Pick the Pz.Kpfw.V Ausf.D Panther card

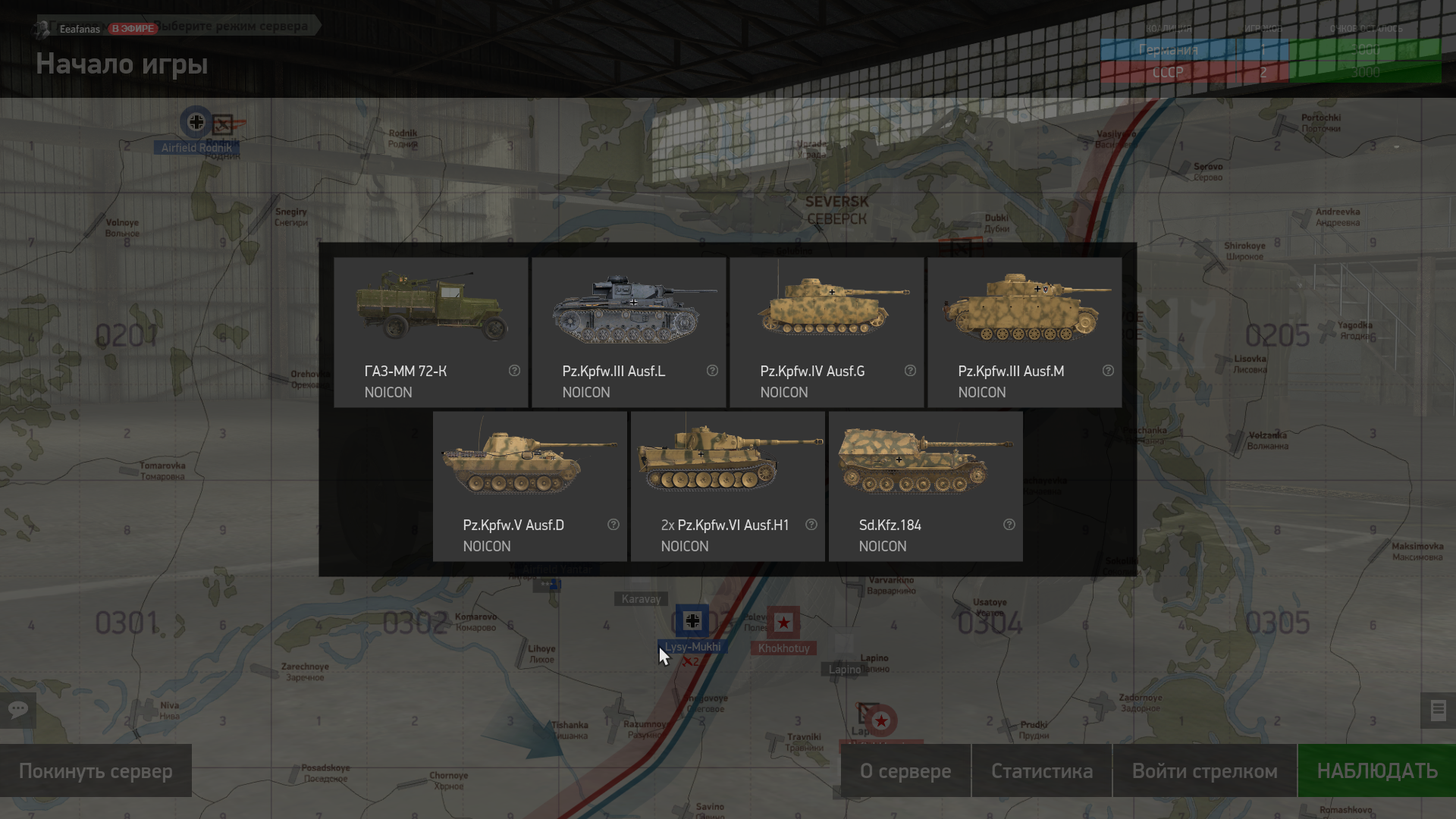[x=529, y=486]
